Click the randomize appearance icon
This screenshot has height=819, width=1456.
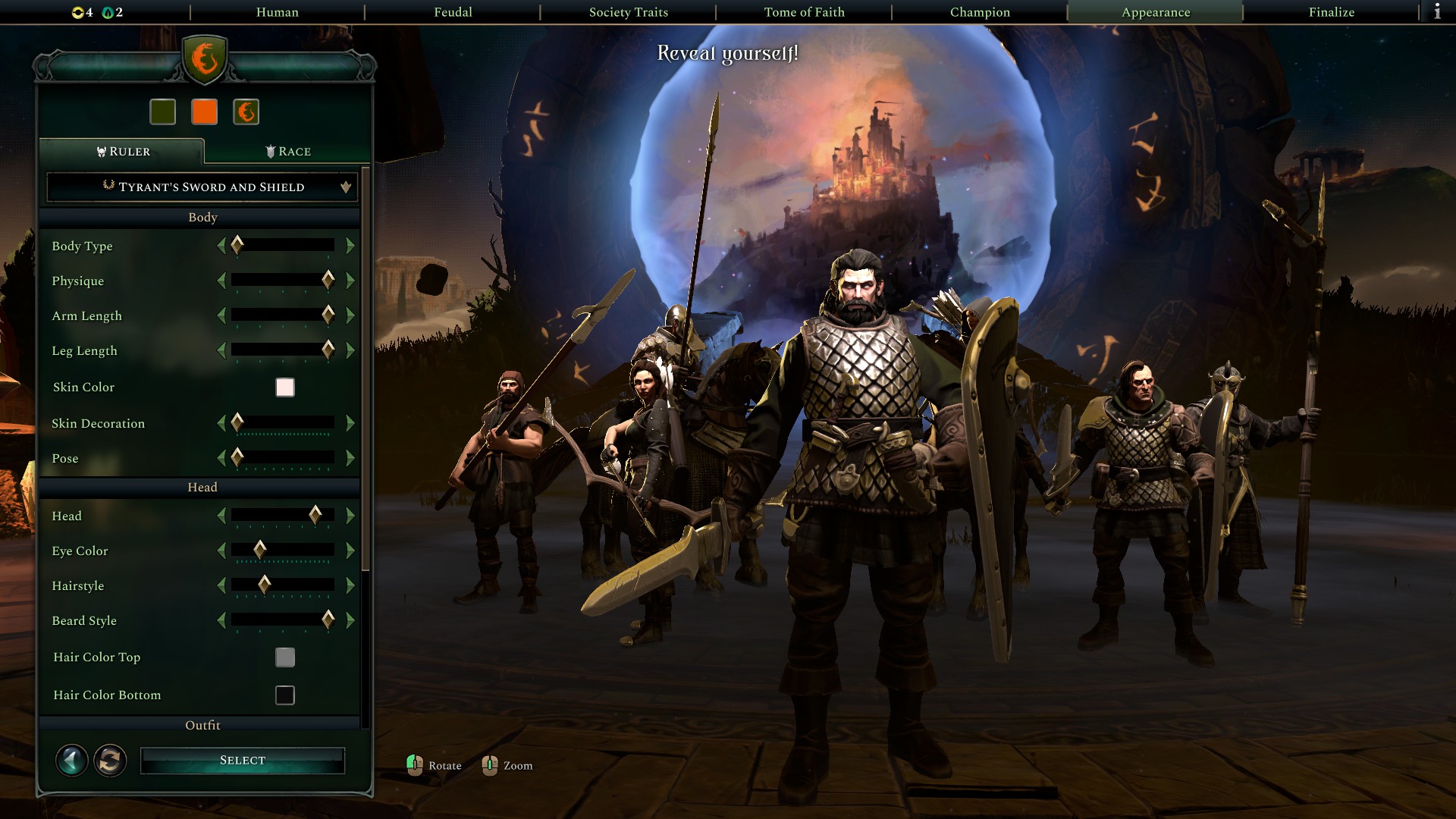point(110,760)
